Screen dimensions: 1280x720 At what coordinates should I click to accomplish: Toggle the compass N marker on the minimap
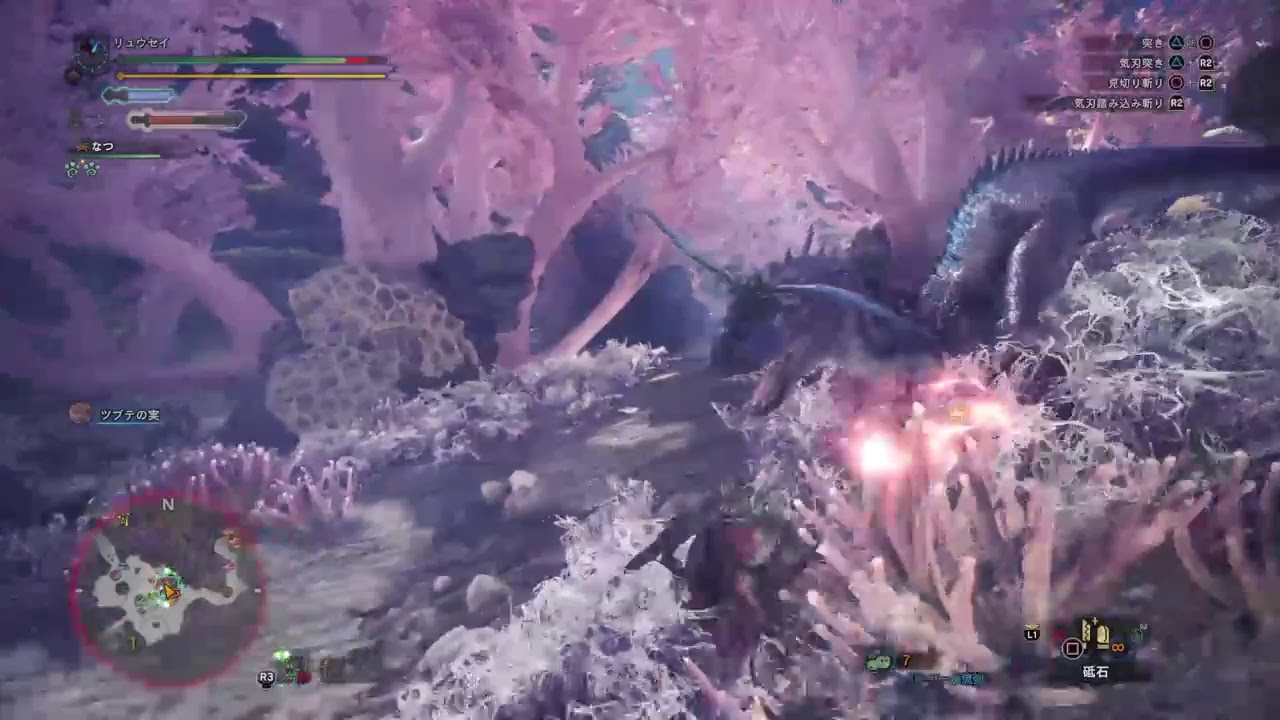pyautogui.click(x=168, y=505)
